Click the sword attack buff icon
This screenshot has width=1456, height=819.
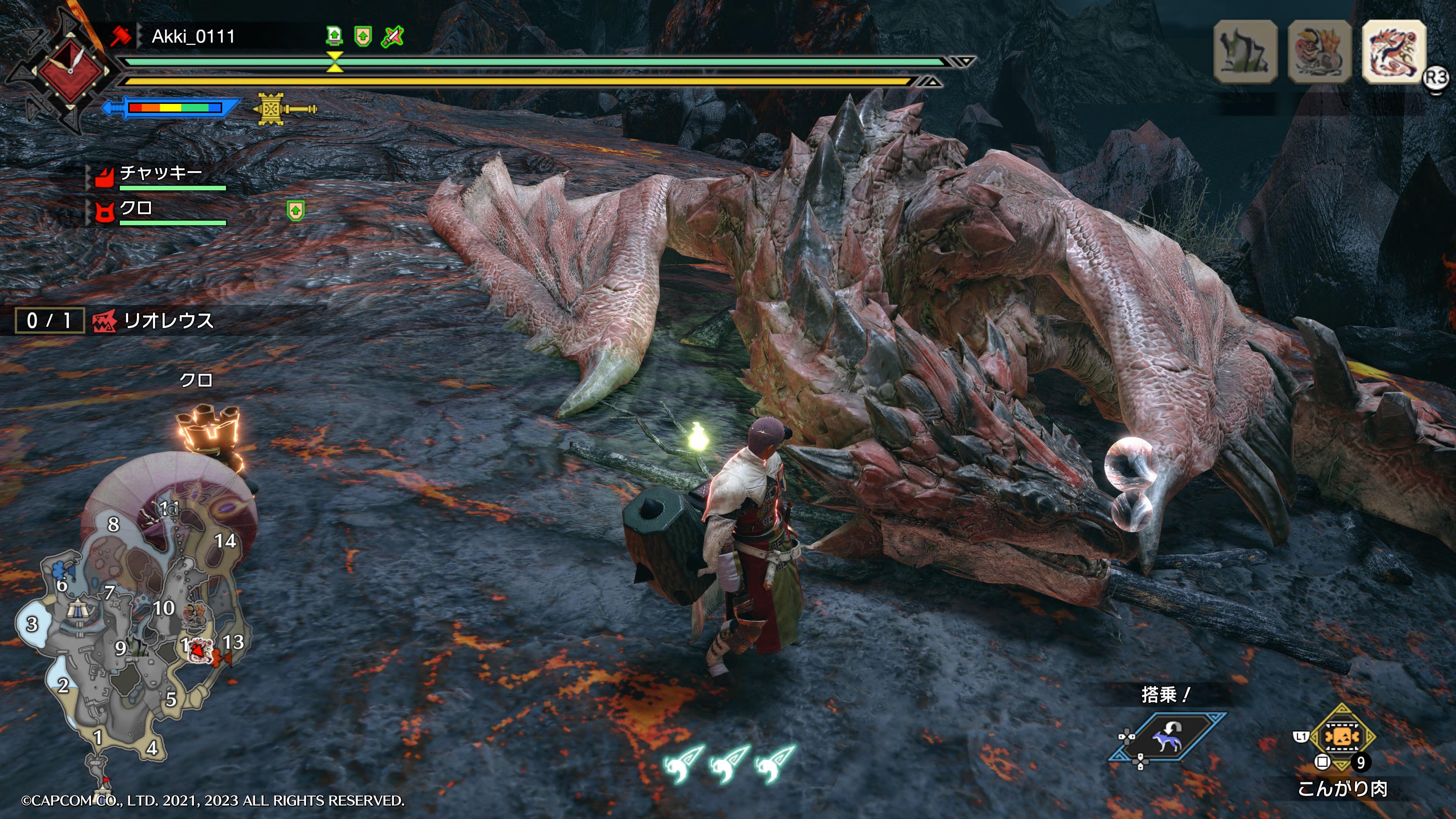pos(392,37)
